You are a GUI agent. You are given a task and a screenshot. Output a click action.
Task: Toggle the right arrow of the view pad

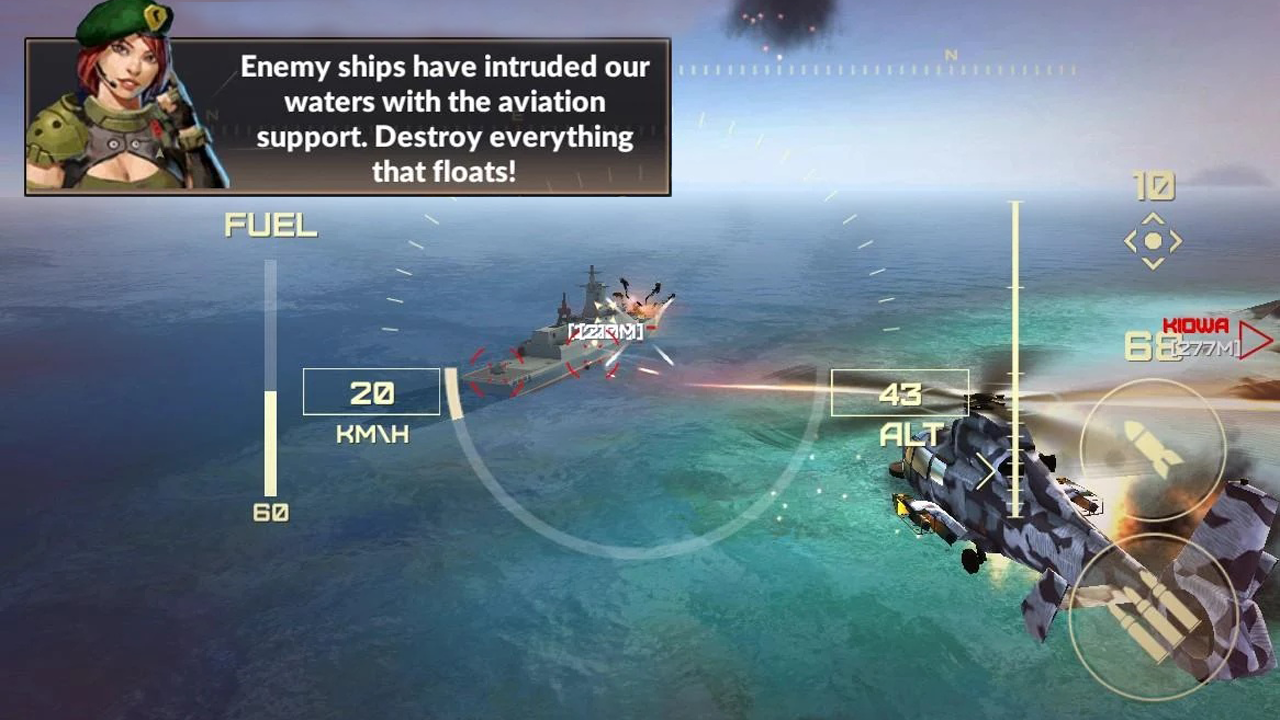(x=1177, y=240)
